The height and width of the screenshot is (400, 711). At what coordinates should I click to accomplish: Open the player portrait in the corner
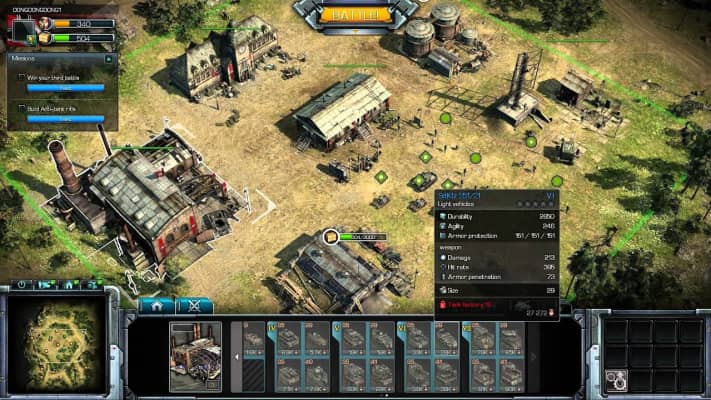coord(20,29)
